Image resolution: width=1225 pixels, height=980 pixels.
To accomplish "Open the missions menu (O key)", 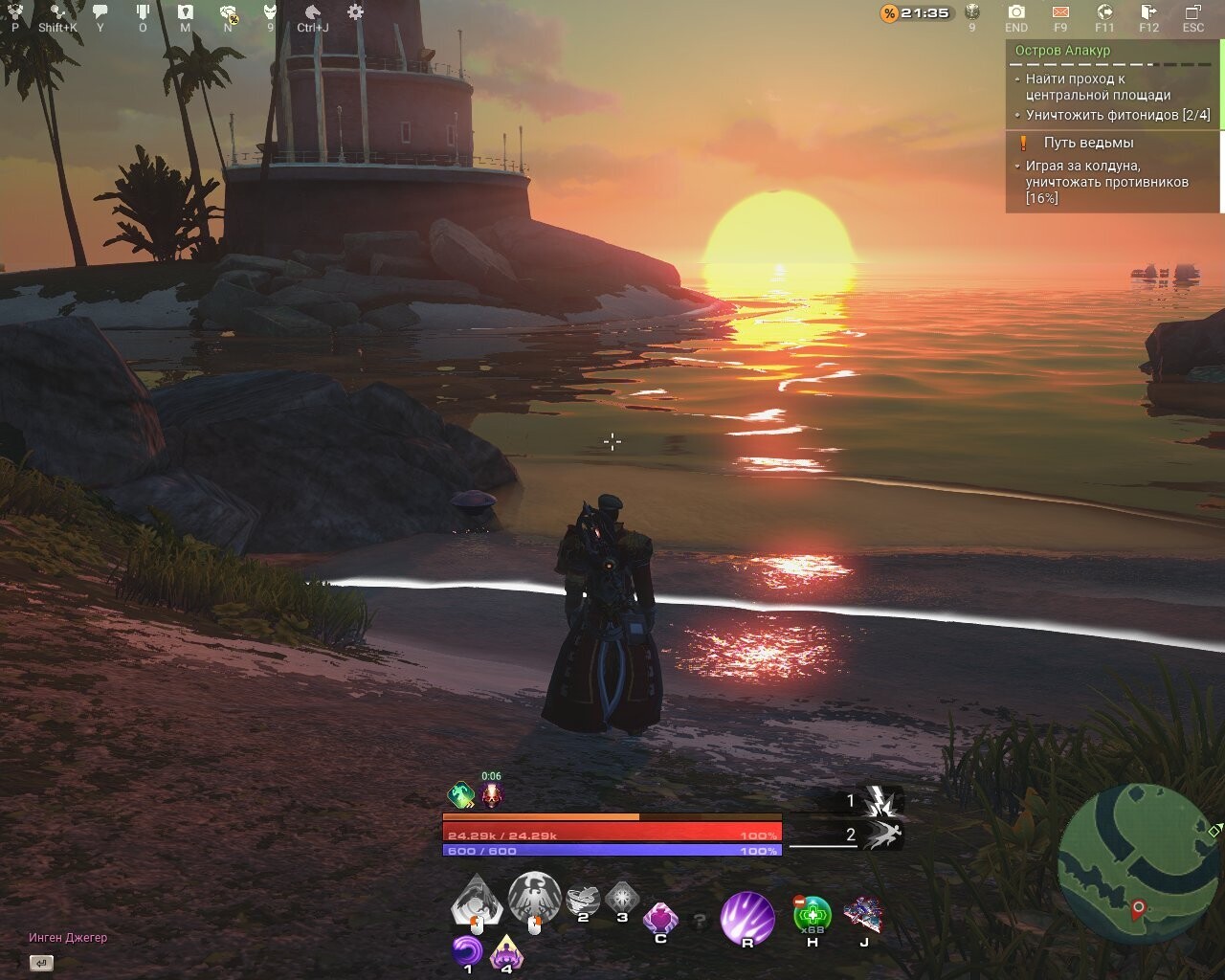I will click(x=143, y=11).
